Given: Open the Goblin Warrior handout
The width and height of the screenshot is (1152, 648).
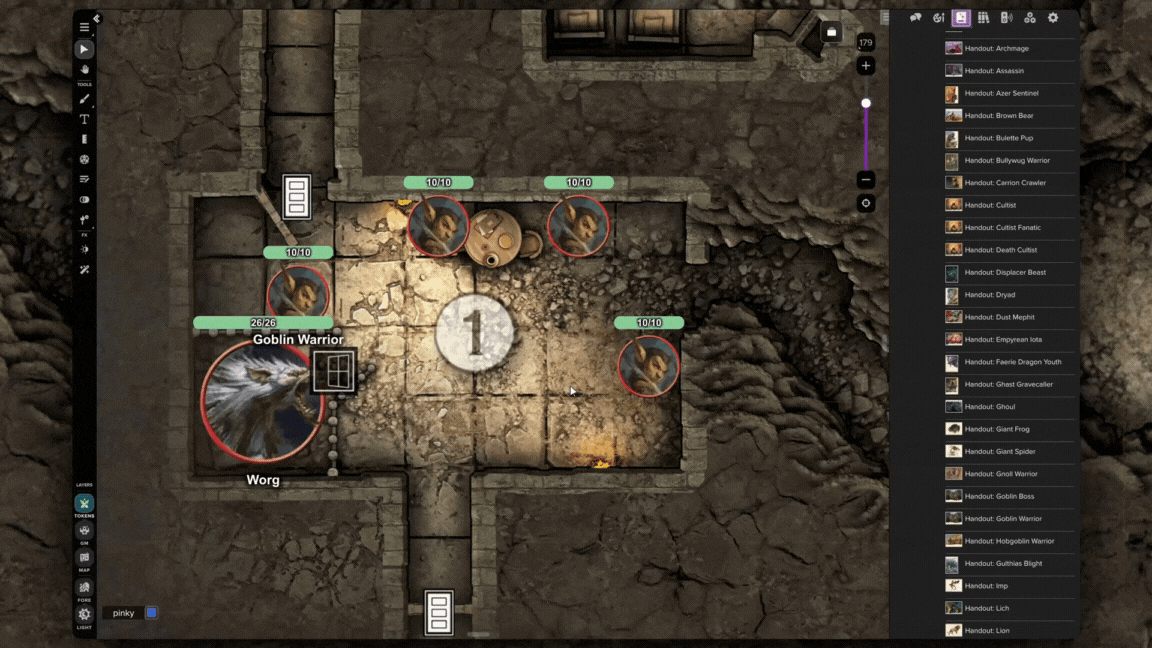Looking at the screenshot, I should (1003, 519).
